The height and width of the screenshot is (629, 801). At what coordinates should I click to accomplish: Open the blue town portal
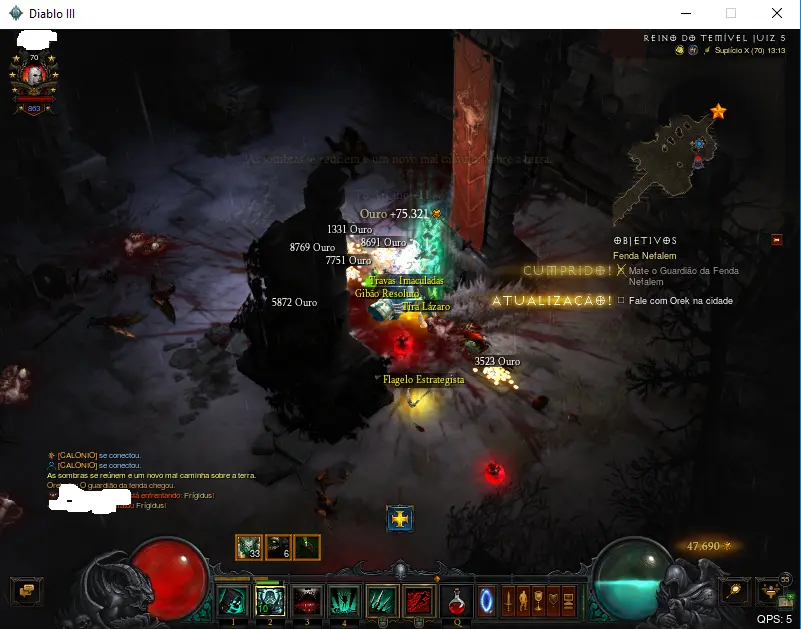pos(488,602)
